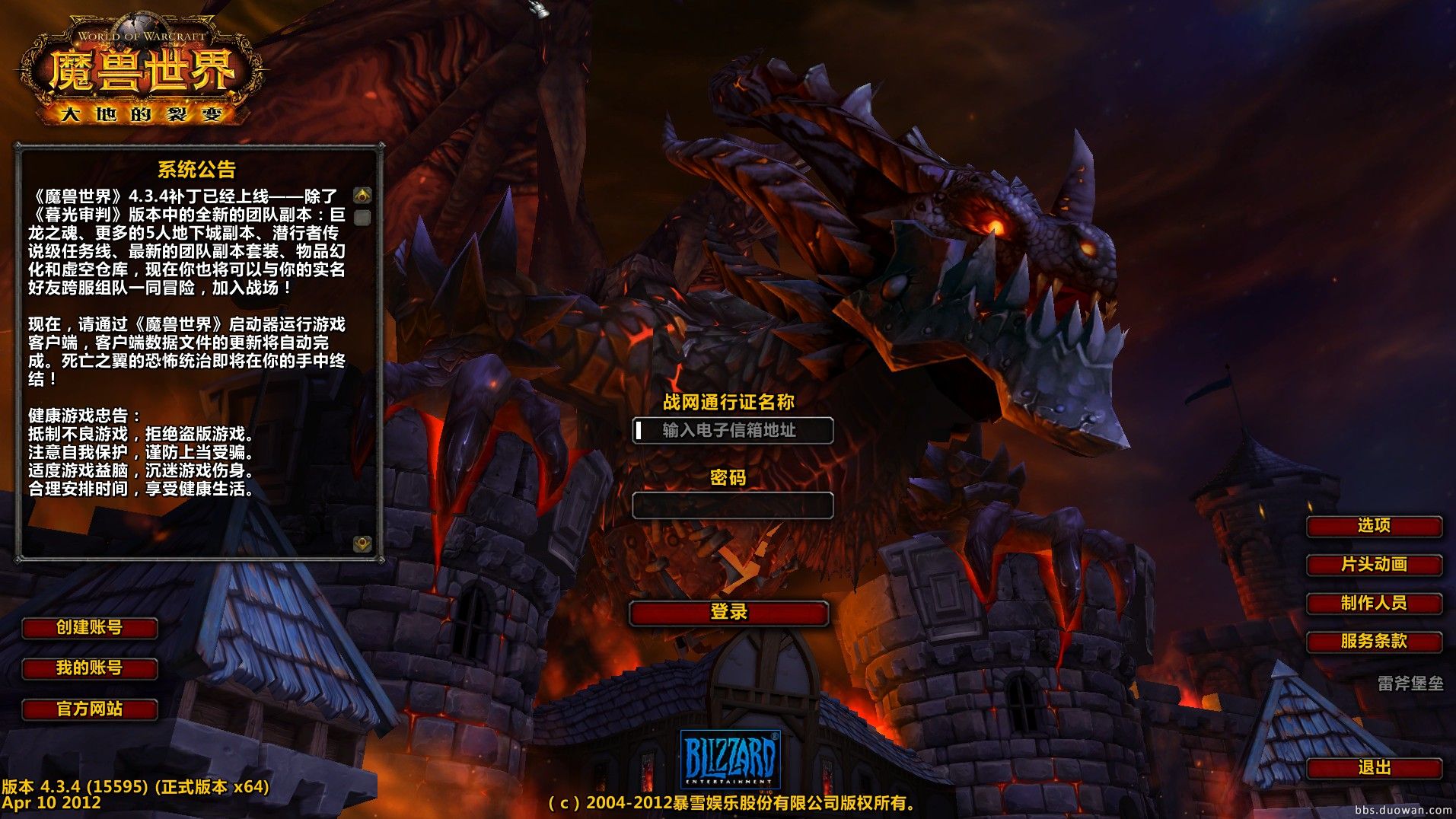Open the 选项 options menu

[1374, 526]
